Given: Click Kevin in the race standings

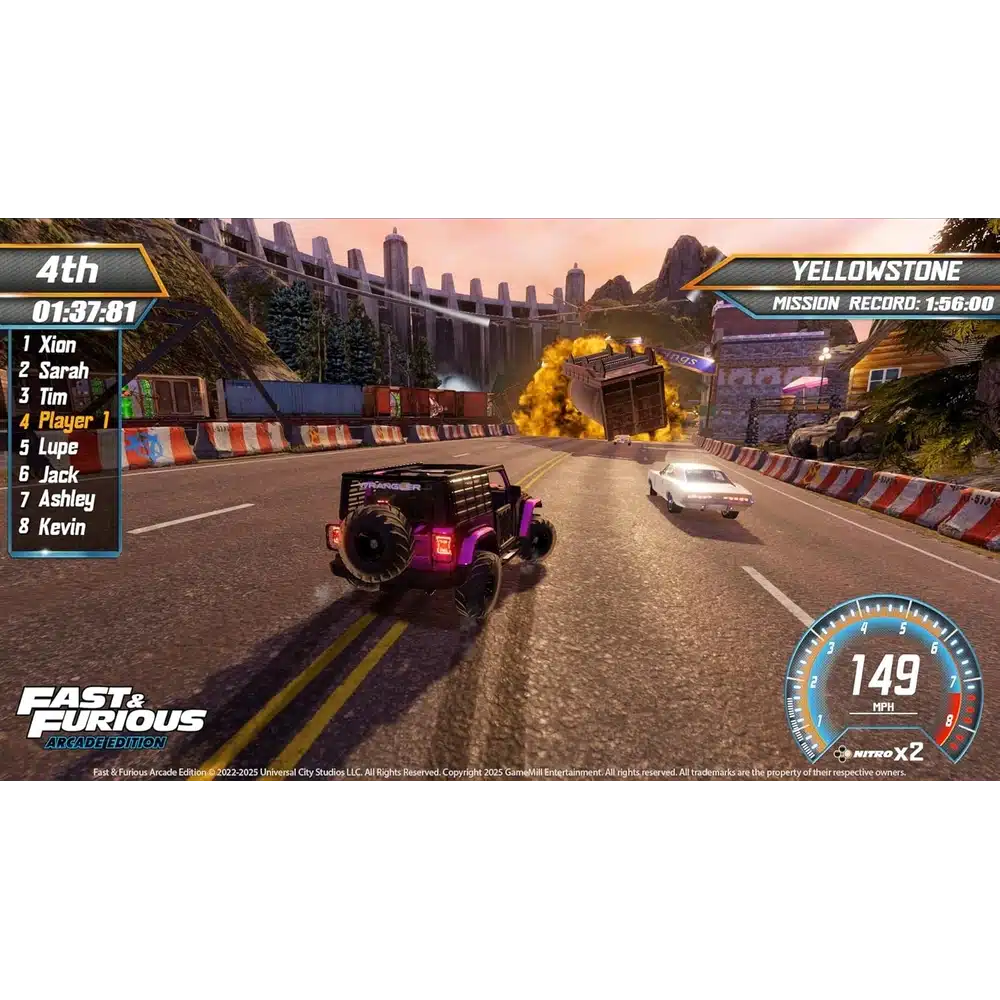Looking at the screenshot, I should [x=62, y=526].
